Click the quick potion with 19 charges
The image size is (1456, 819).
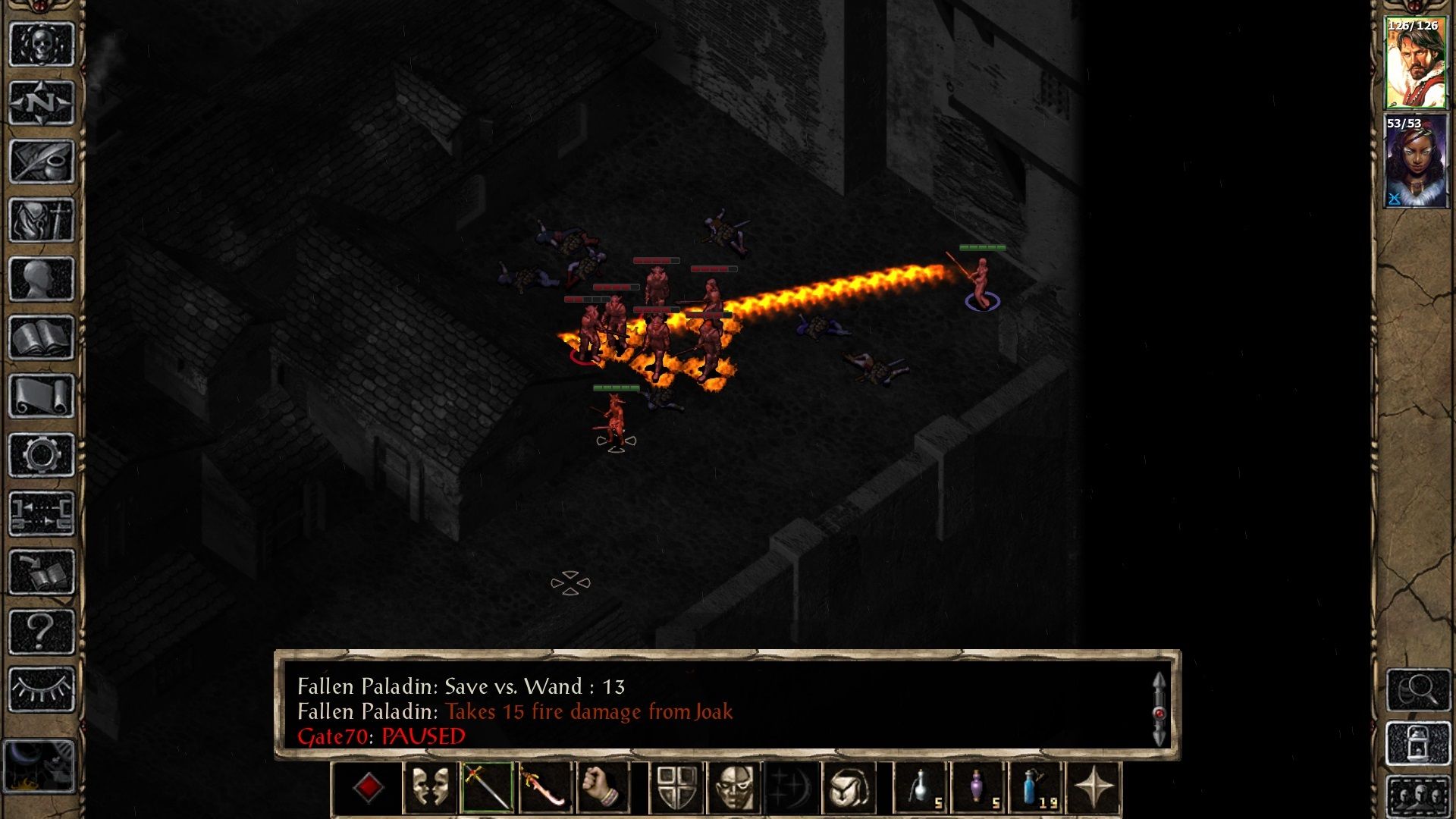pyautogui.click(x=1034, y=789)
